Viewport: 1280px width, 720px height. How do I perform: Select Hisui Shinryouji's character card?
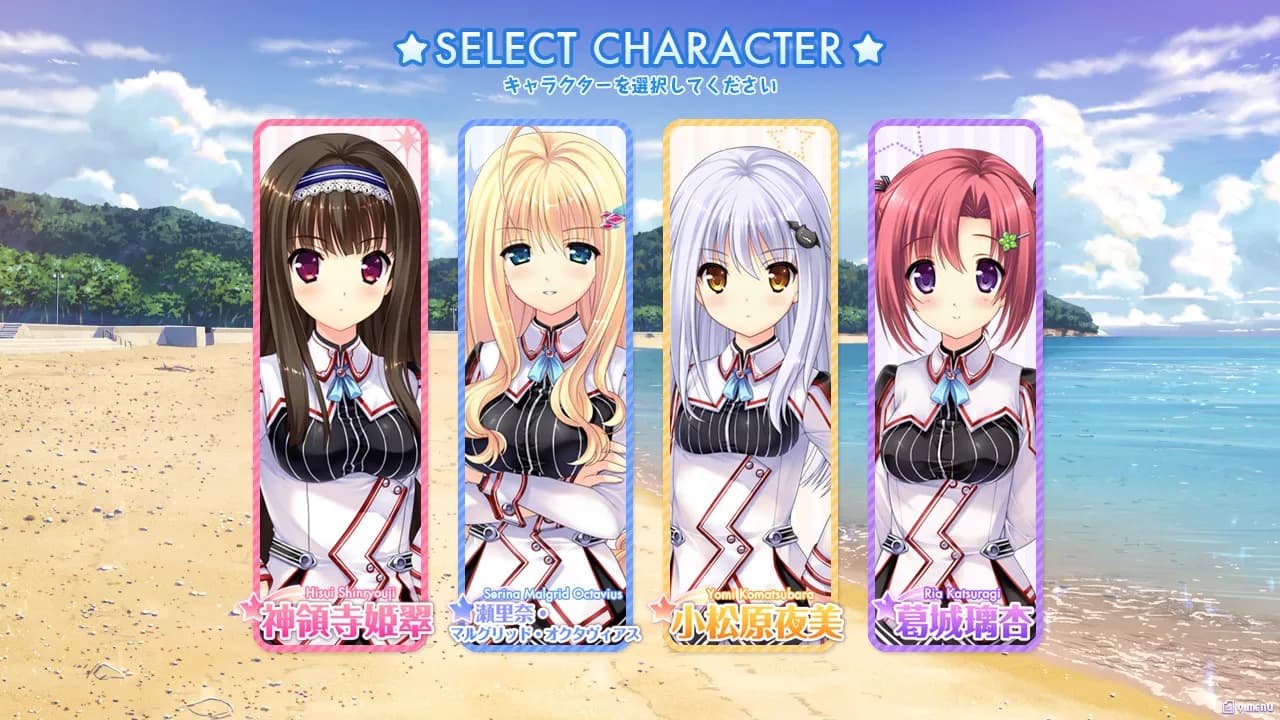340,385
